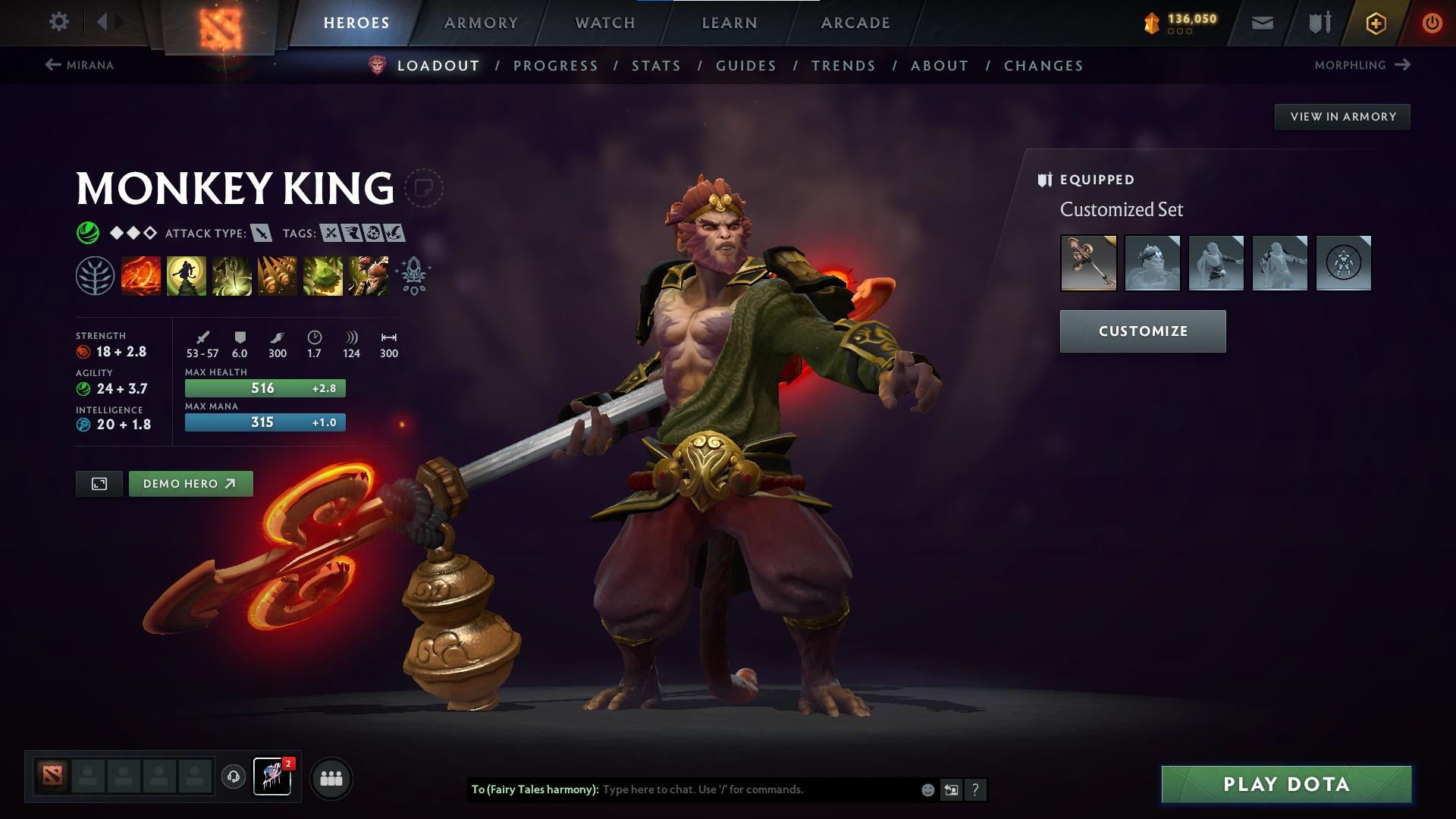Screen dimensions: 1456x819
Task: Navigate back to Mirana with left arrow
Action: [52, 64]
